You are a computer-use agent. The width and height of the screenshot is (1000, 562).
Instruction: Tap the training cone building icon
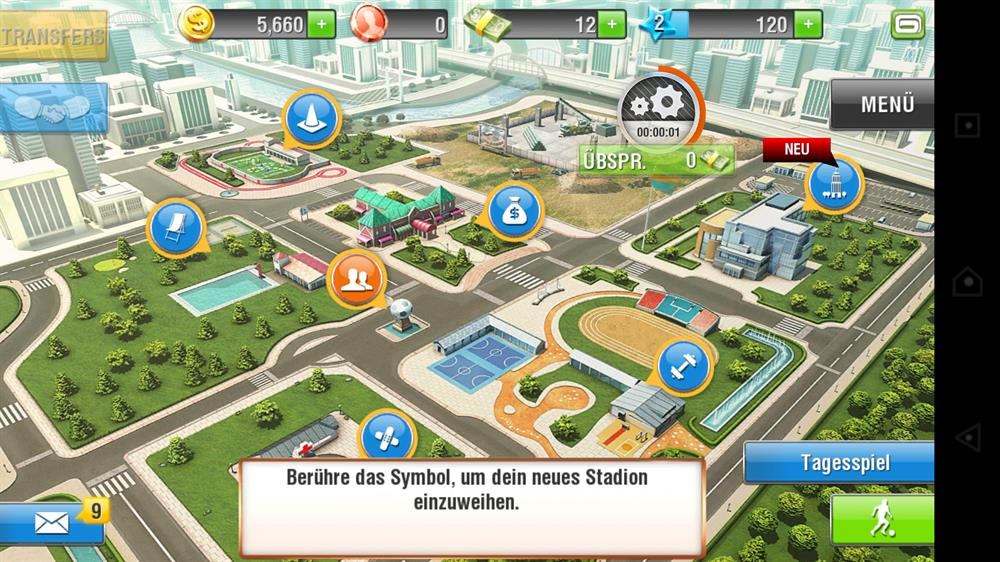pyautogui.click(x=313, y=119)
